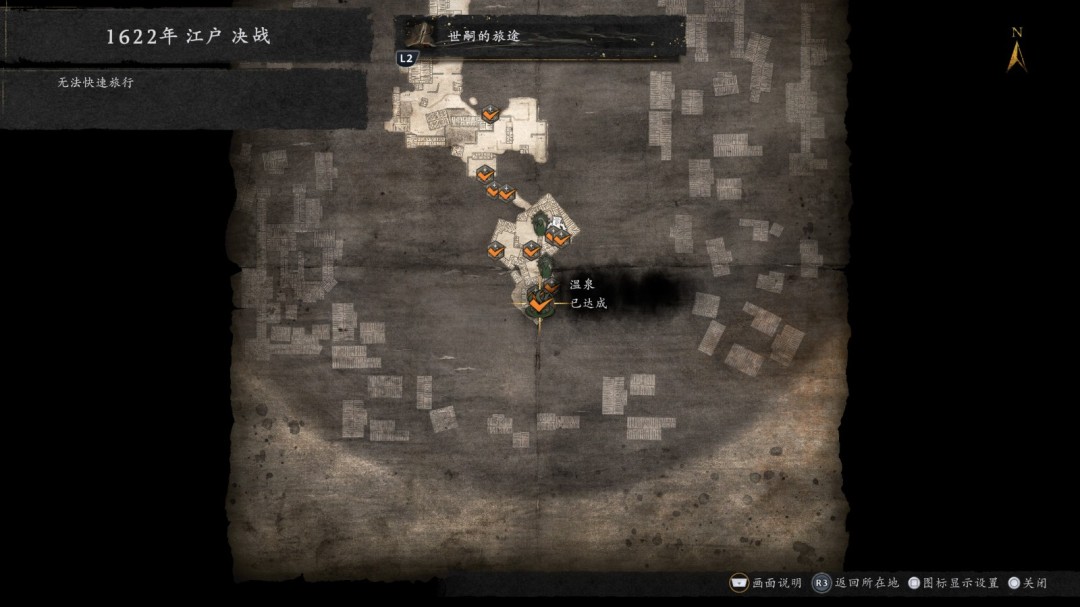Choose the northernmost orange checkmark map marker

[x=489, y=114]
